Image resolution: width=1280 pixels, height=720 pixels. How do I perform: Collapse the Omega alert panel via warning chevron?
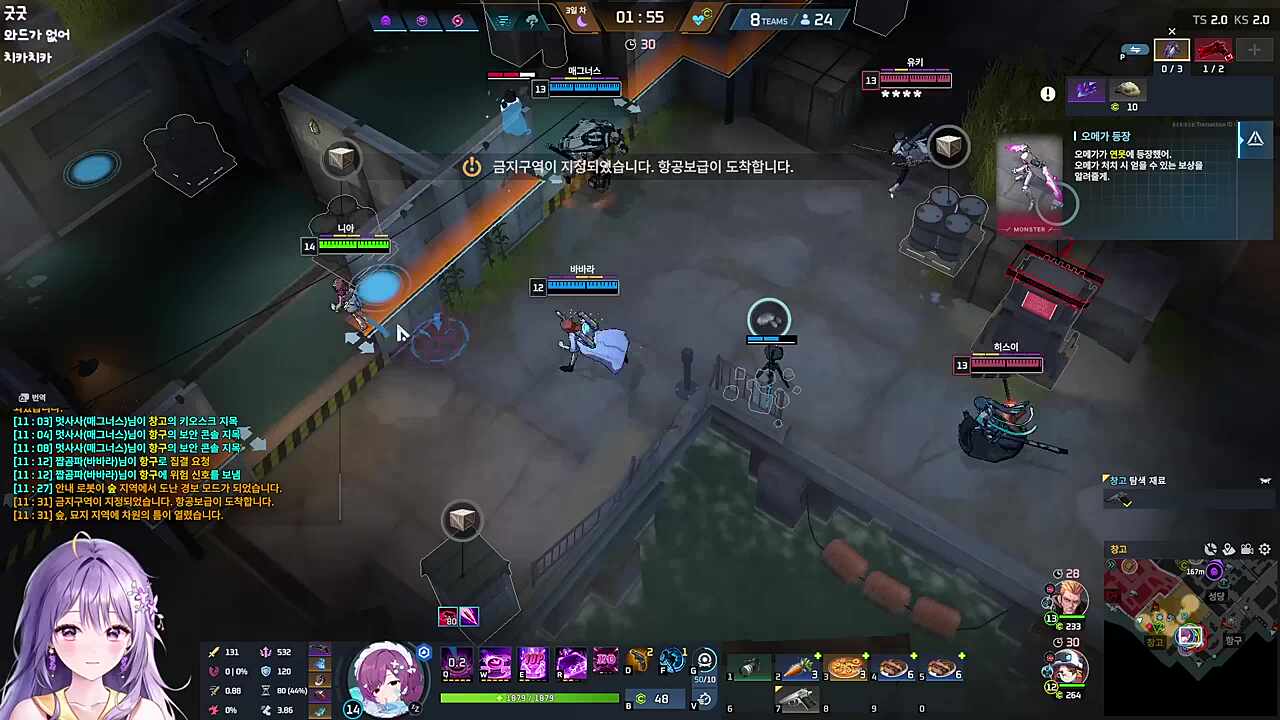tap(1256, 138)
